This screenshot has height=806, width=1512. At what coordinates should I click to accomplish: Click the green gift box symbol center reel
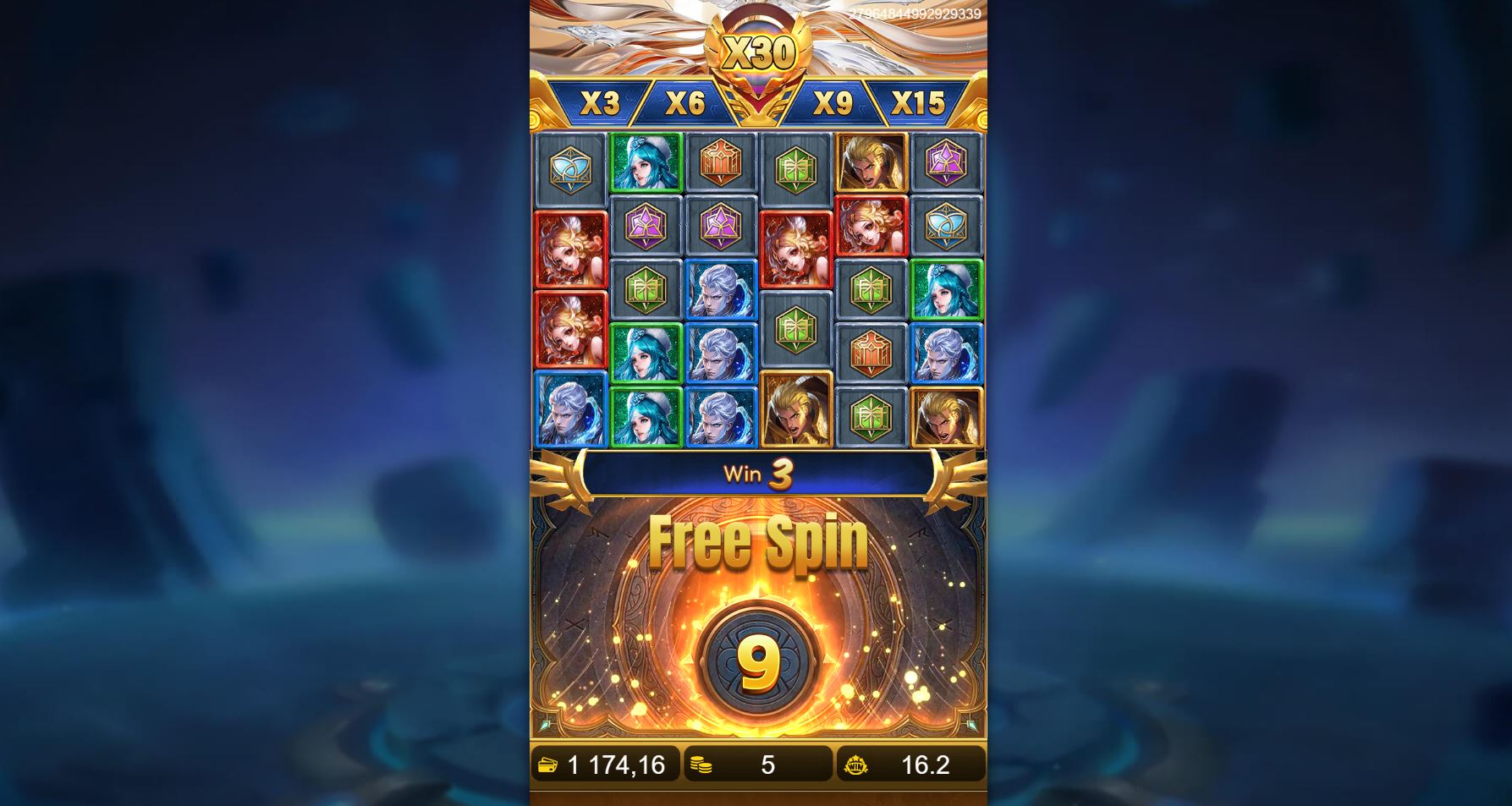tap(796, 330)
